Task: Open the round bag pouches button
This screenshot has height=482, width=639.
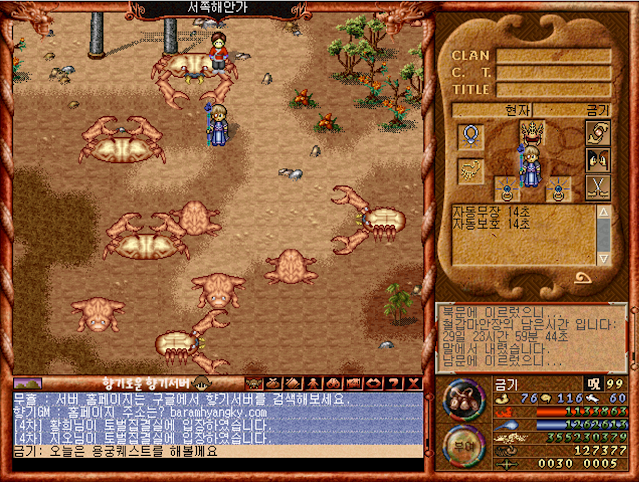Action: pos(460,398)
